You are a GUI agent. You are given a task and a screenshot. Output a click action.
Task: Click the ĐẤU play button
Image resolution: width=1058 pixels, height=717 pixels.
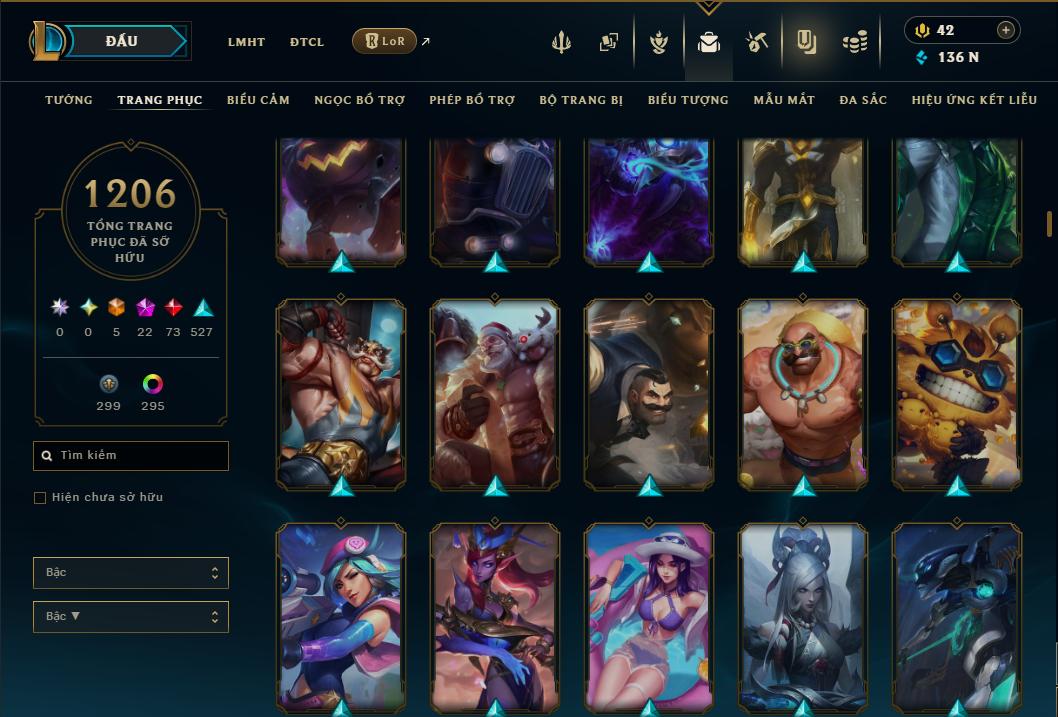pos(122,41)
